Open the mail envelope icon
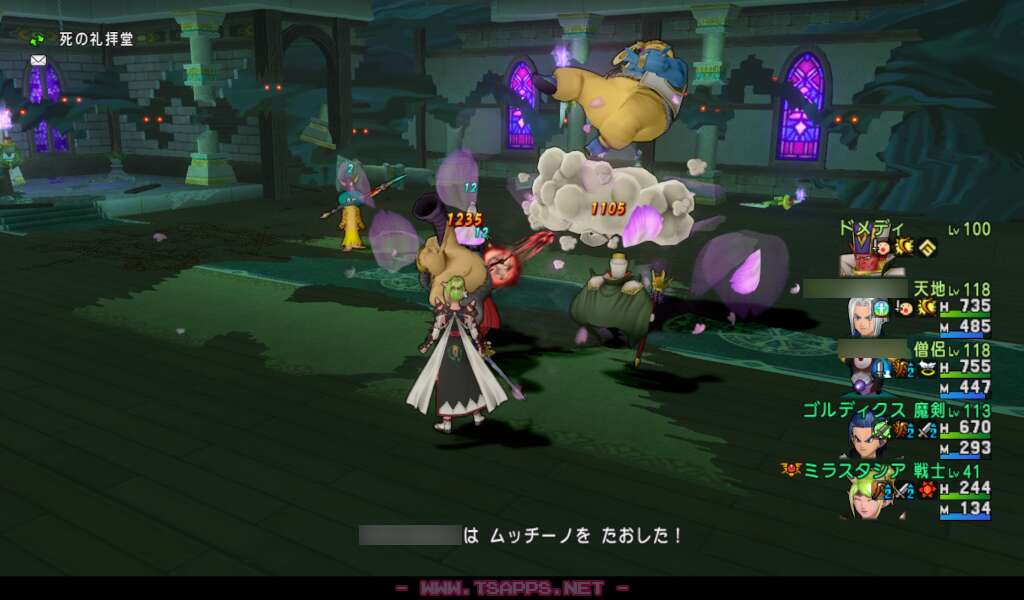1024x600 pixels. [38, 60]
